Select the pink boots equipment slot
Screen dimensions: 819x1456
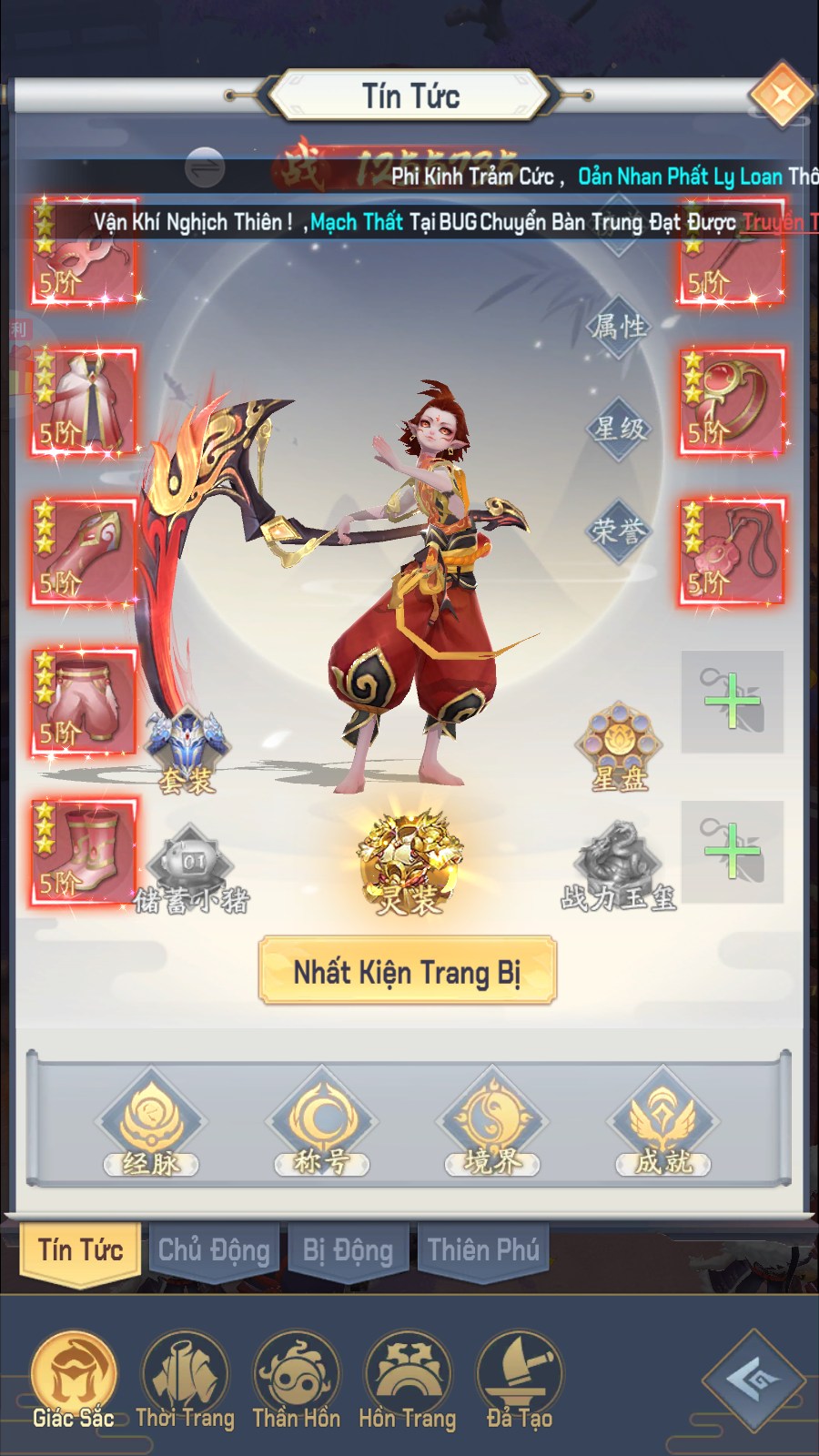(x=84, y=852)
